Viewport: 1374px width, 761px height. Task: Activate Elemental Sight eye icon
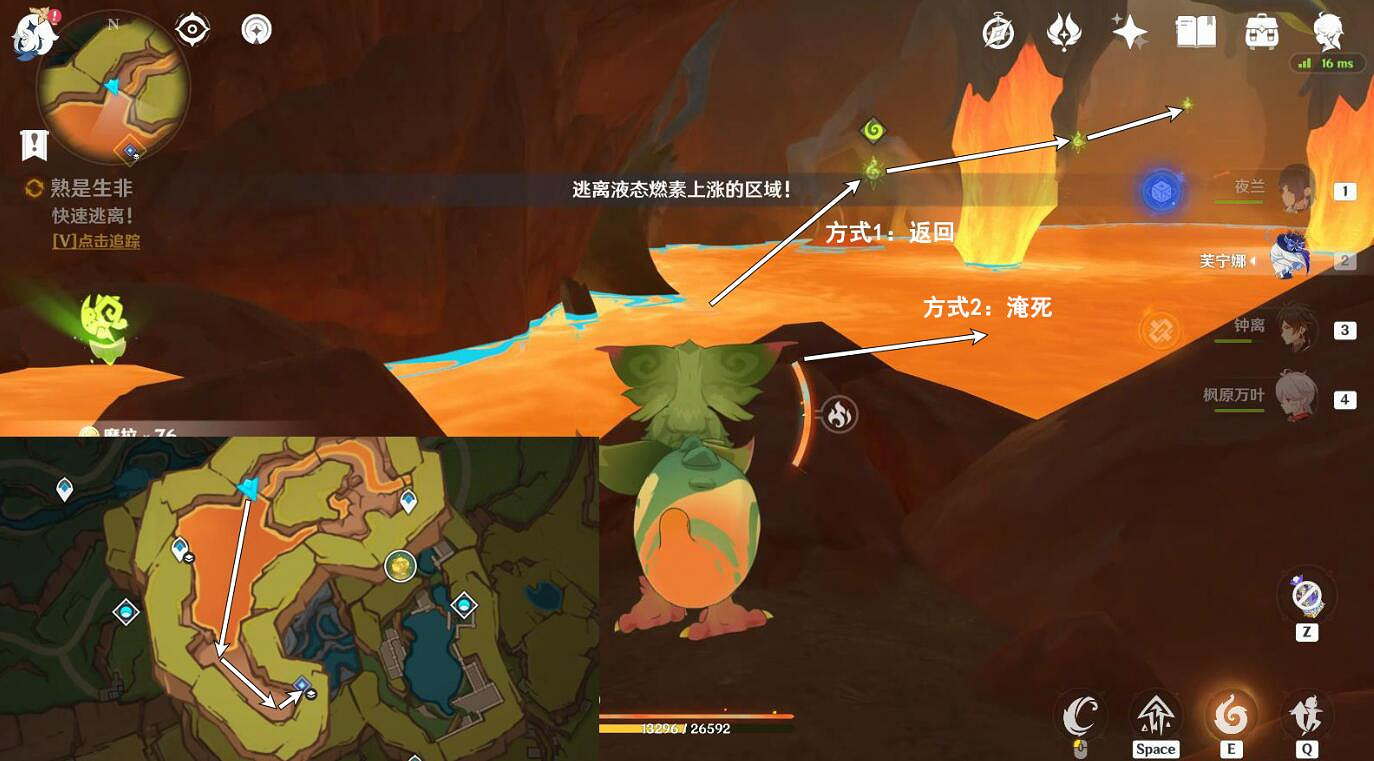coord(190,29)
